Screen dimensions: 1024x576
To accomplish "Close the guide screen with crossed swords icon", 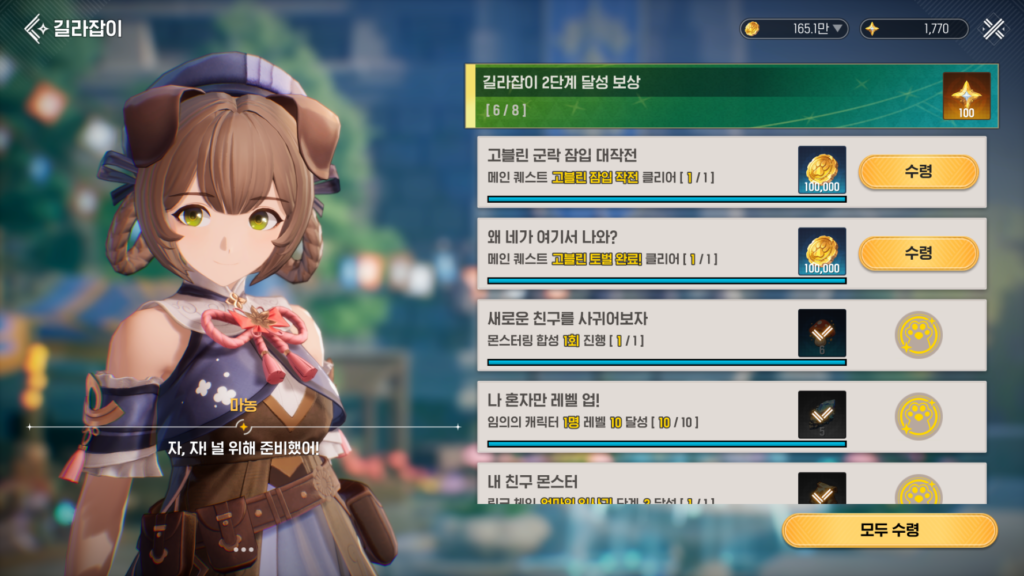I will click(993, 28).
